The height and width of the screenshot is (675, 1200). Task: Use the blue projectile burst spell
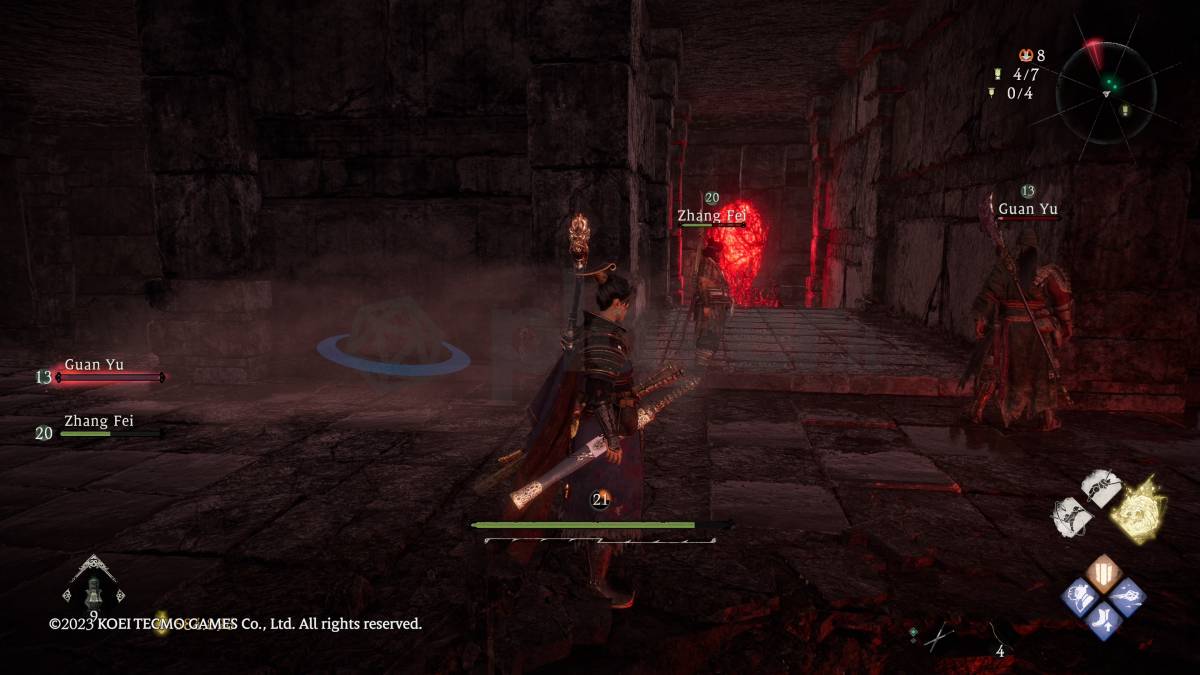(1126, 597)
